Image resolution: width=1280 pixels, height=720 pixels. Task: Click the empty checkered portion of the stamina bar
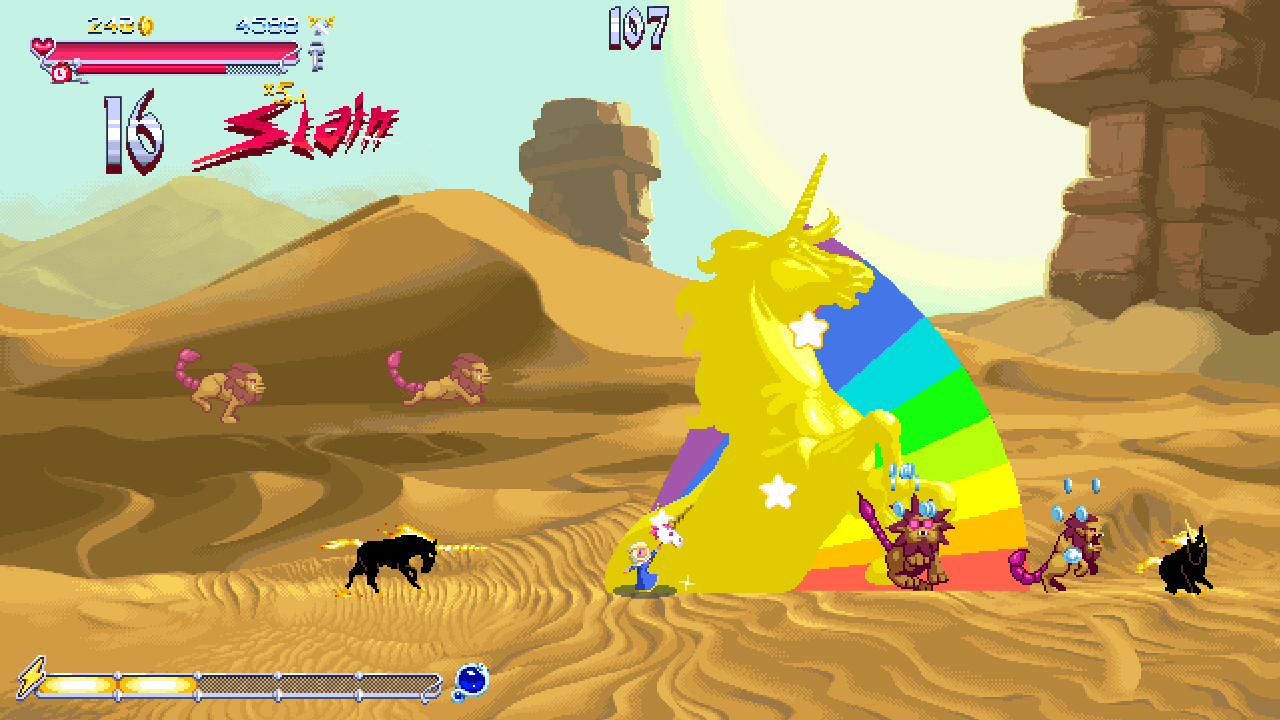[x=254, y=68]
